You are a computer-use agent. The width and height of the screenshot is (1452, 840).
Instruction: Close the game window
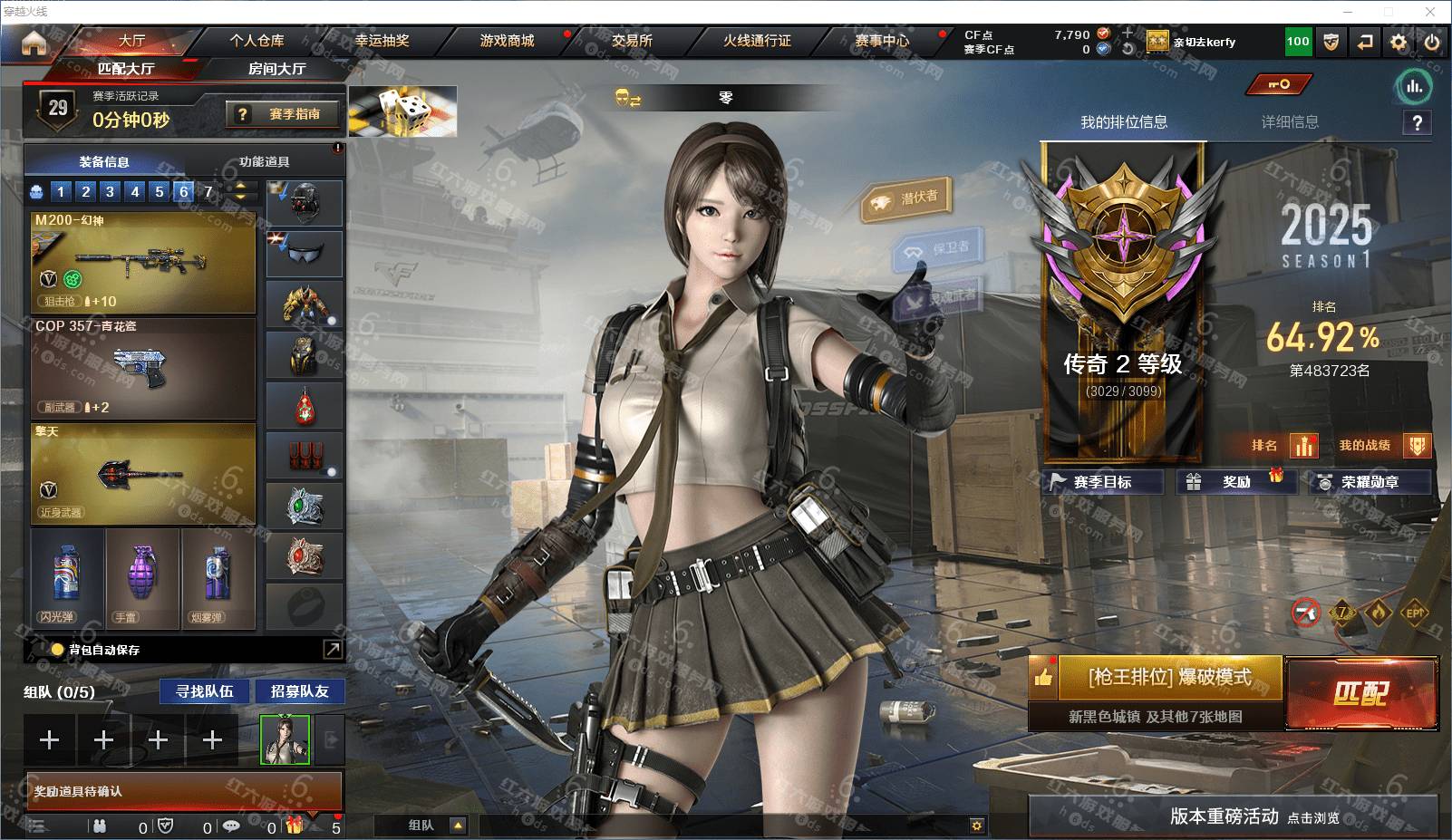click(x=1430, y=12)
